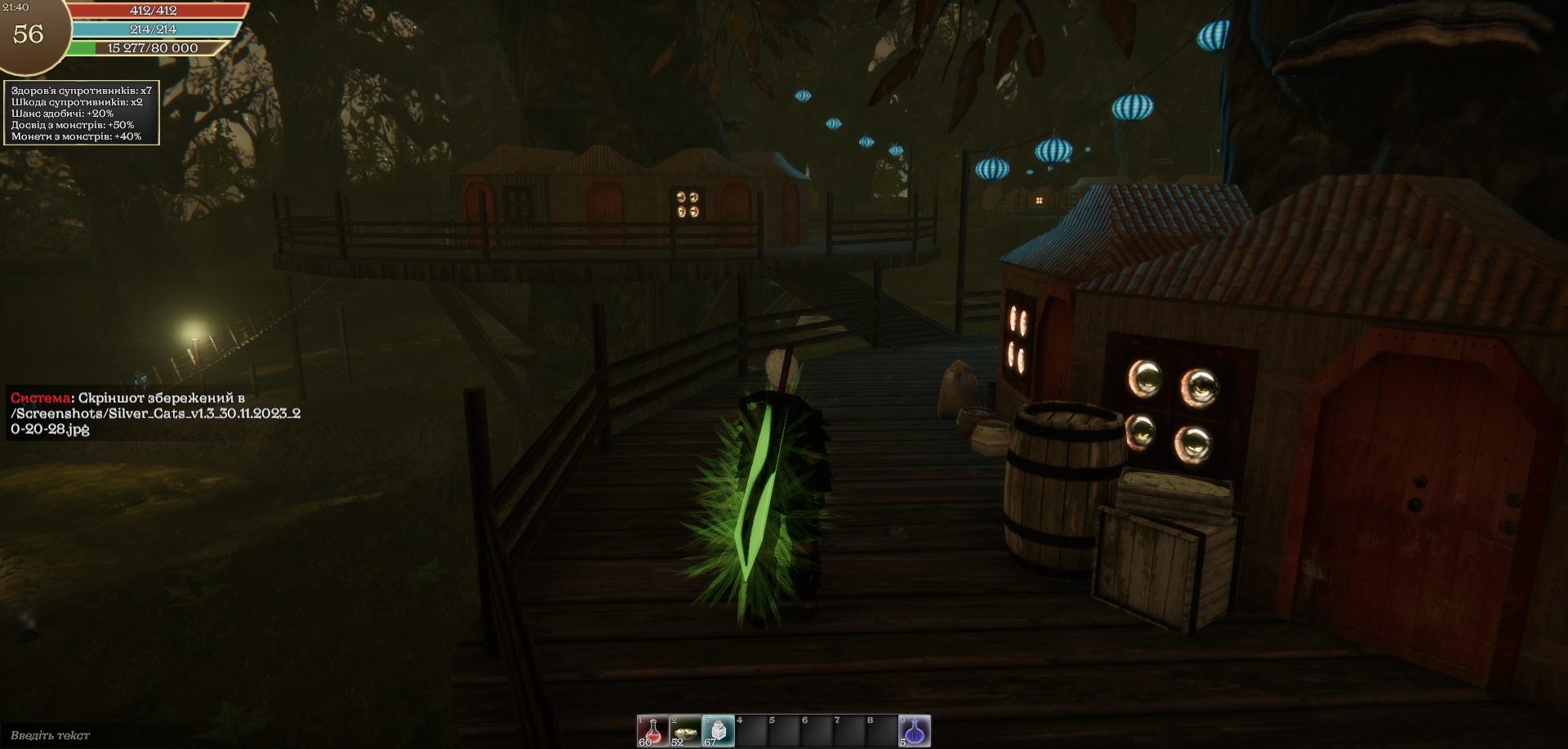Select the red potion flask in hotbar
The width and height of the screenshot is (1568, 749).
tap(653, 731)
